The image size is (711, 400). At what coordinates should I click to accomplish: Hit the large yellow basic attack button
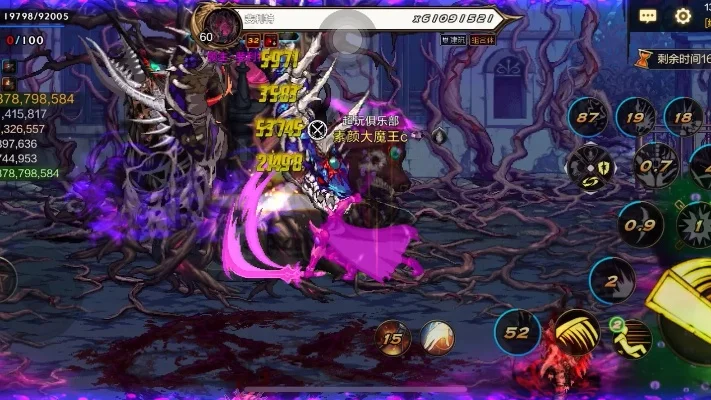coord(690,310)
